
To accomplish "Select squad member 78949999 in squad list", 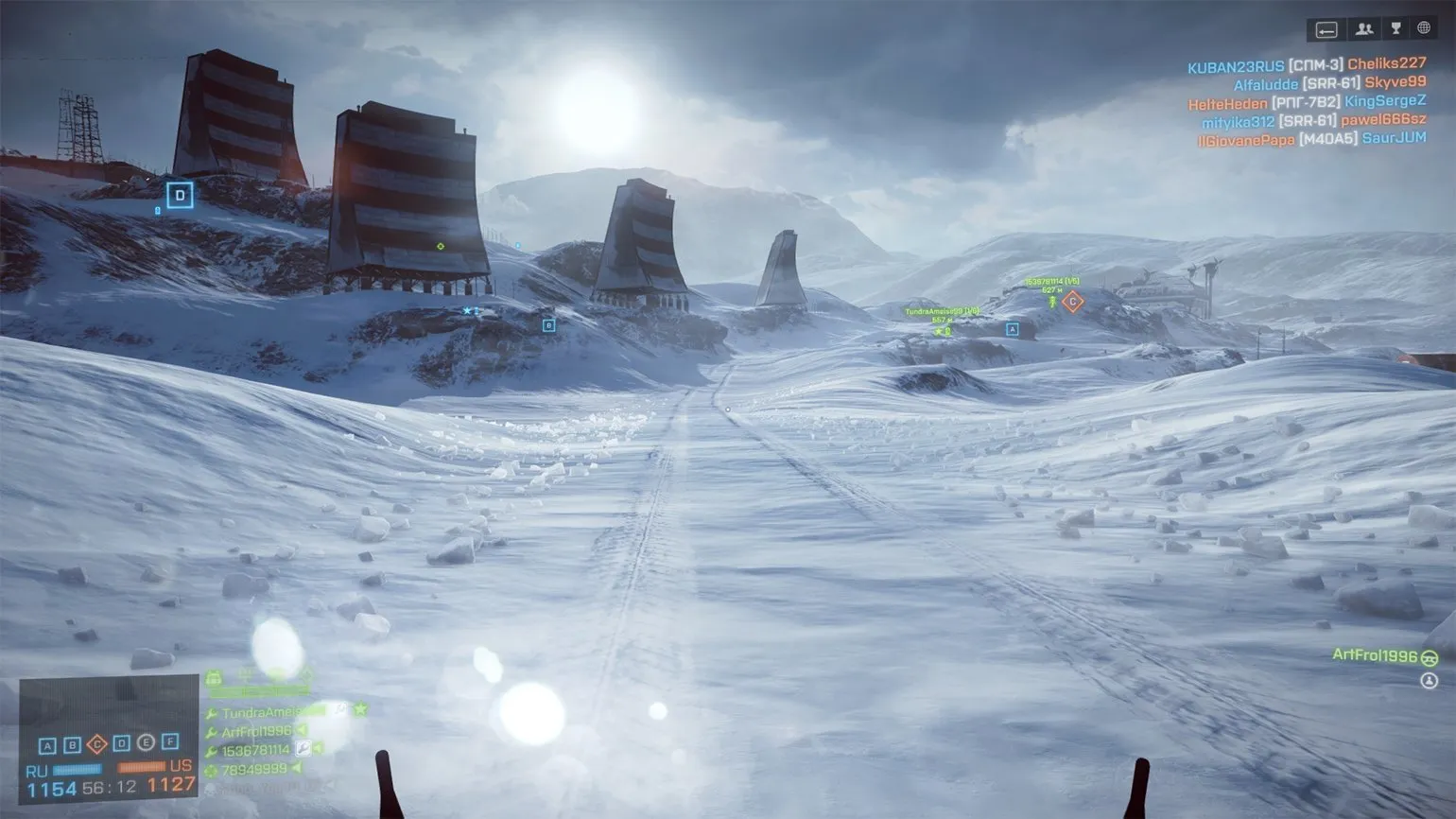I will tap(253, 770).
